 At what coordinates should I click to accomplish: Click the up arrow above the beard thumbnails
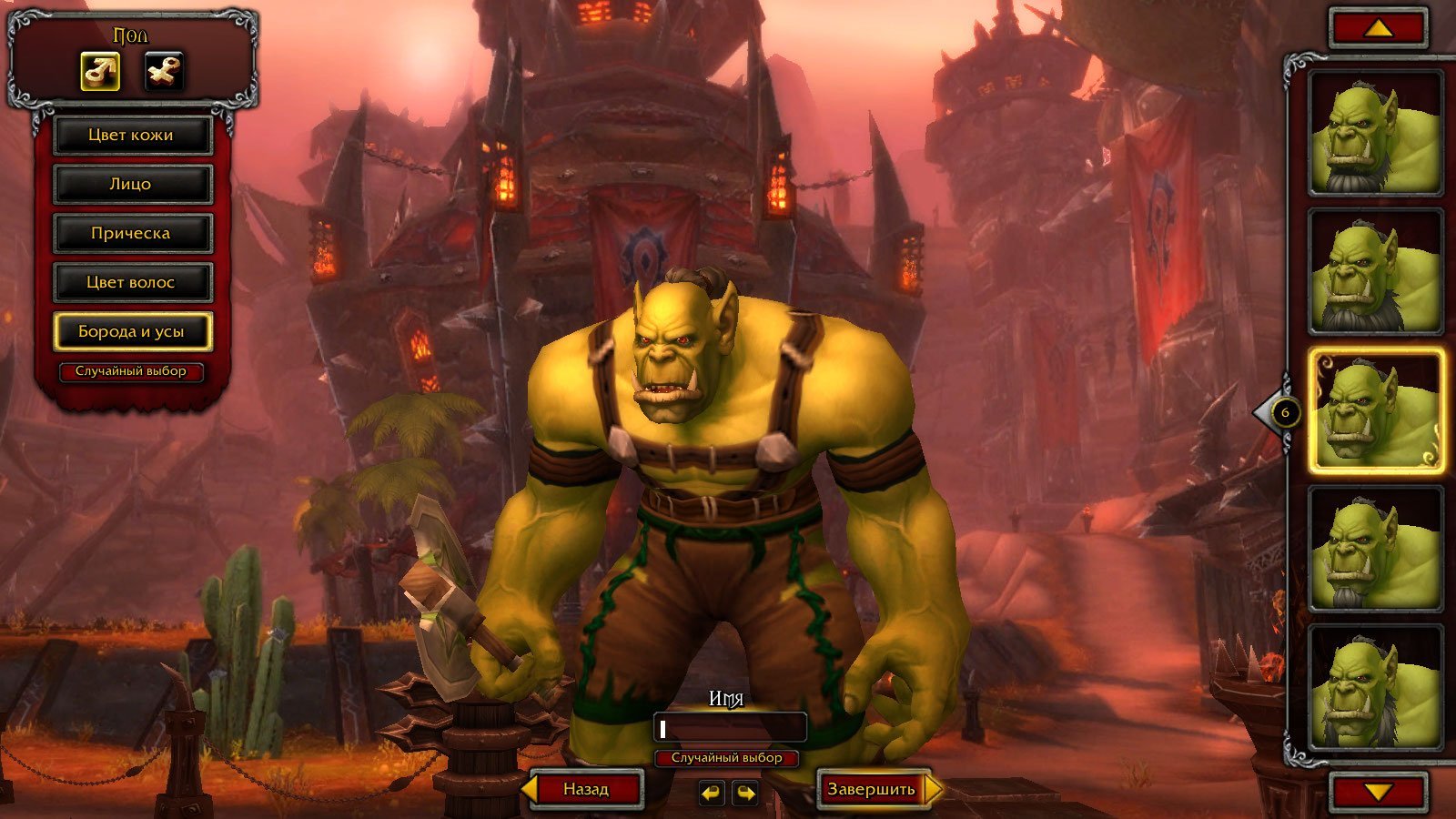point(1379,29)
